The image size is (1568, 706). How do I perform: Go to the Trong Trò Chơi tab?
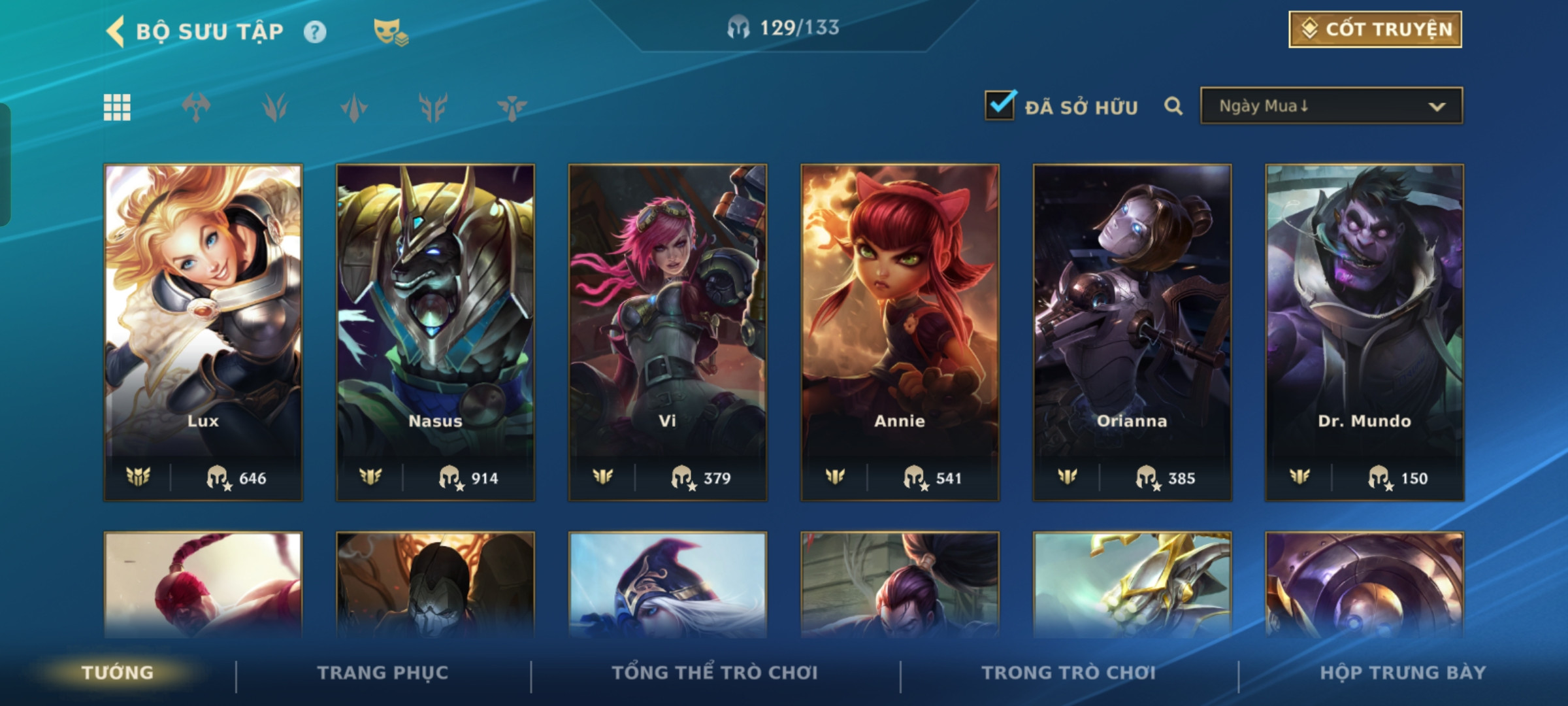click(x=1068, y=673)
